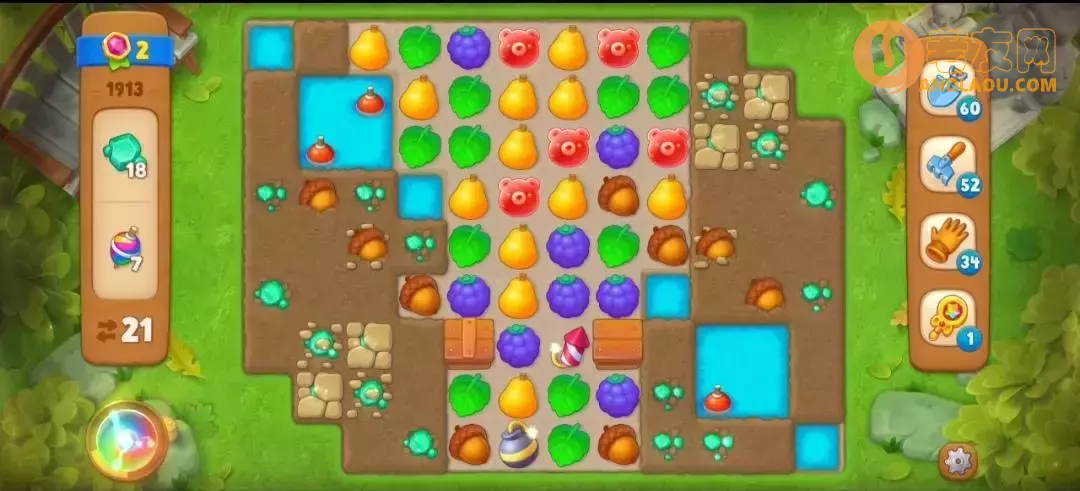
Task: Tap the bomb power-up tile
Action: pos(518,444)
